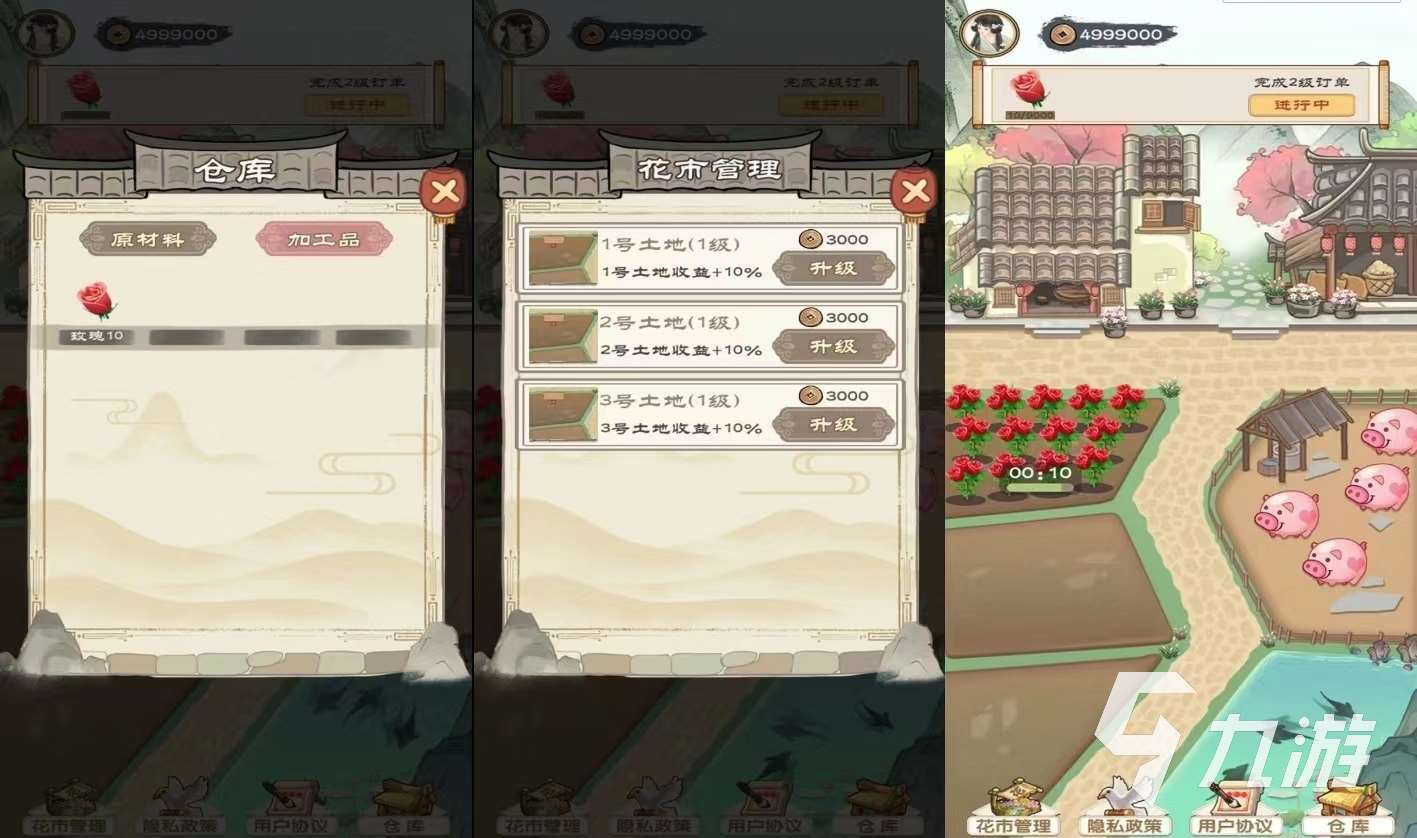Click the coin balance showing 4999000
The image size is (1417, 838).
pos(1107,32)
